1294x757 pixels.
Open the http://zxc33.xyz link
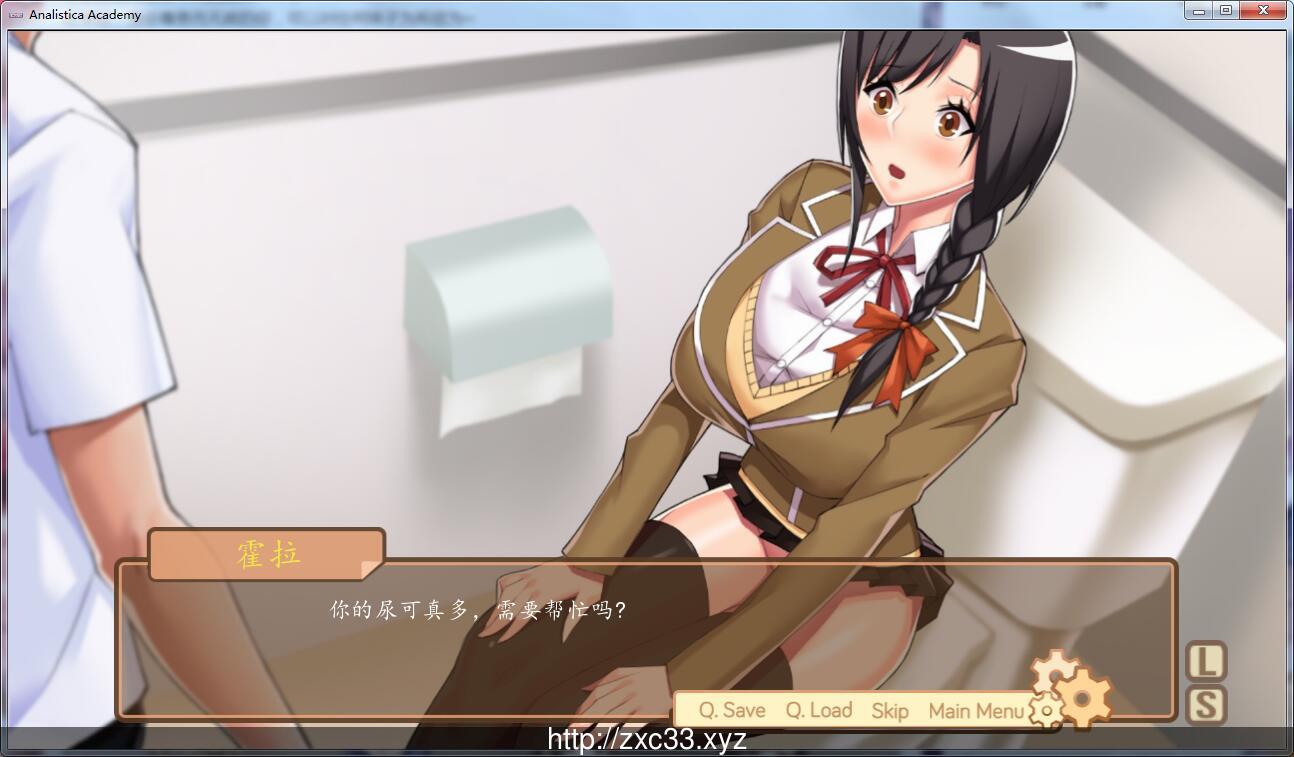(646, 740)
